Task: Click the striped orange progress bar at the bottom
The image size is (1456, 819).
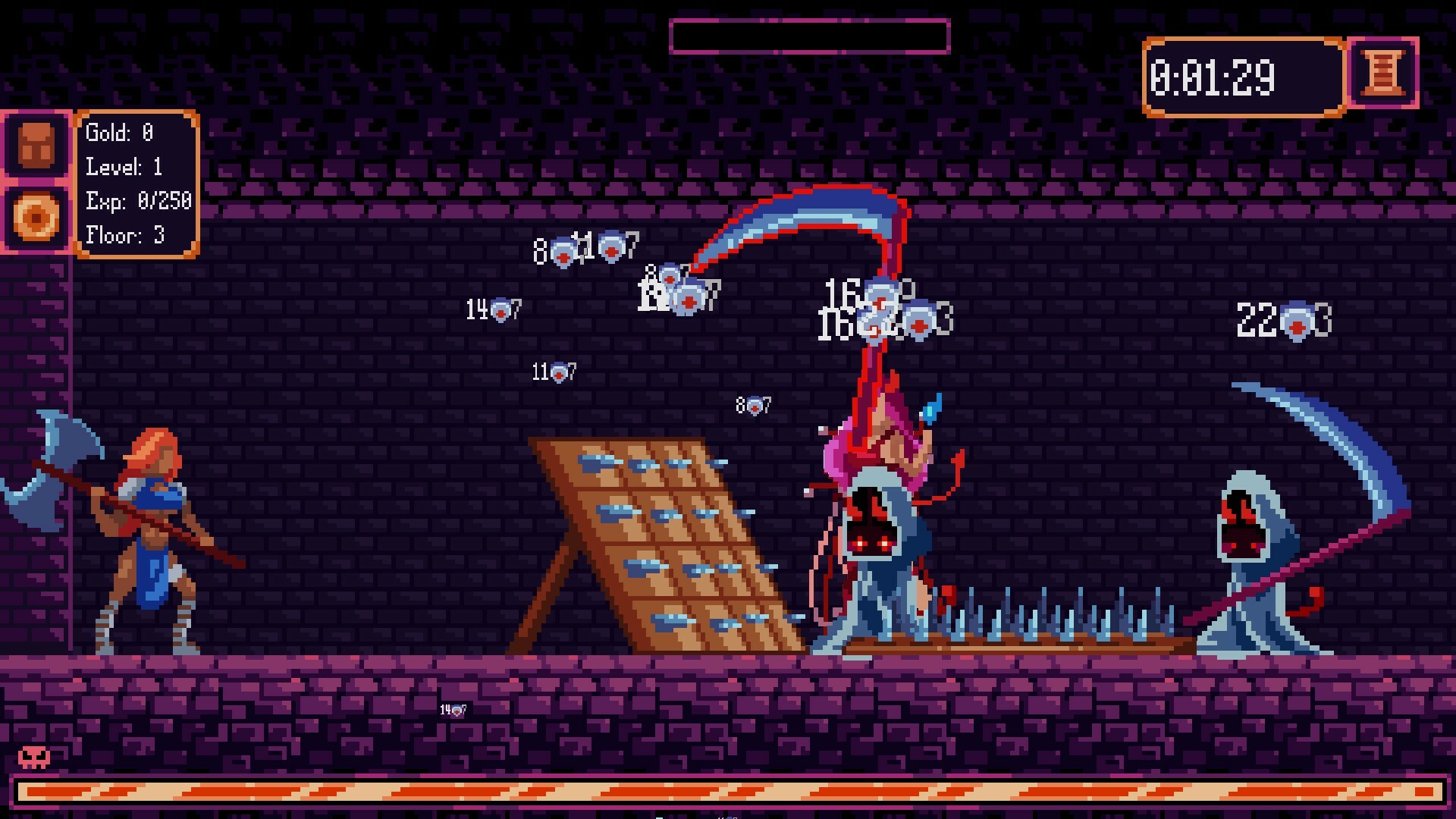Action: click(x=728, y=792)
